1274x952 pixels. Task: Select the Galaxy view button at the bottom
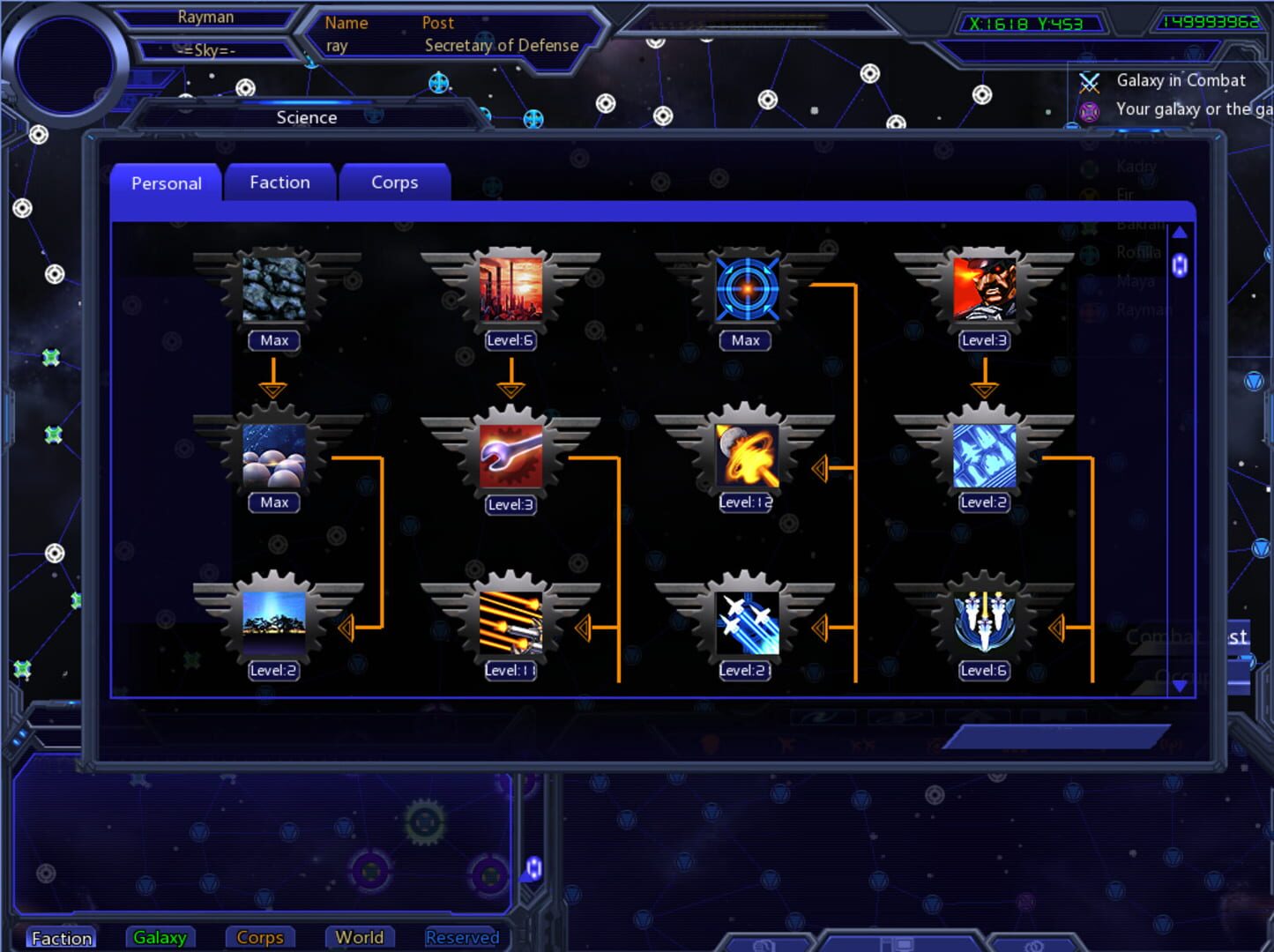click(x=160, y=937)
